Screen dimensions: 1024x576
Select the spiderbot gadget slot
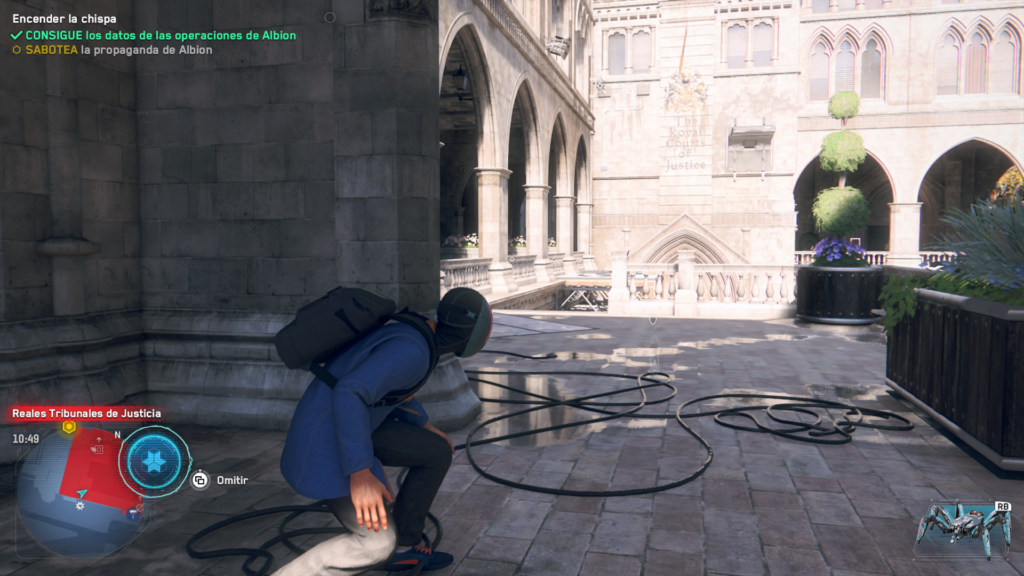[x=963, y=528]
